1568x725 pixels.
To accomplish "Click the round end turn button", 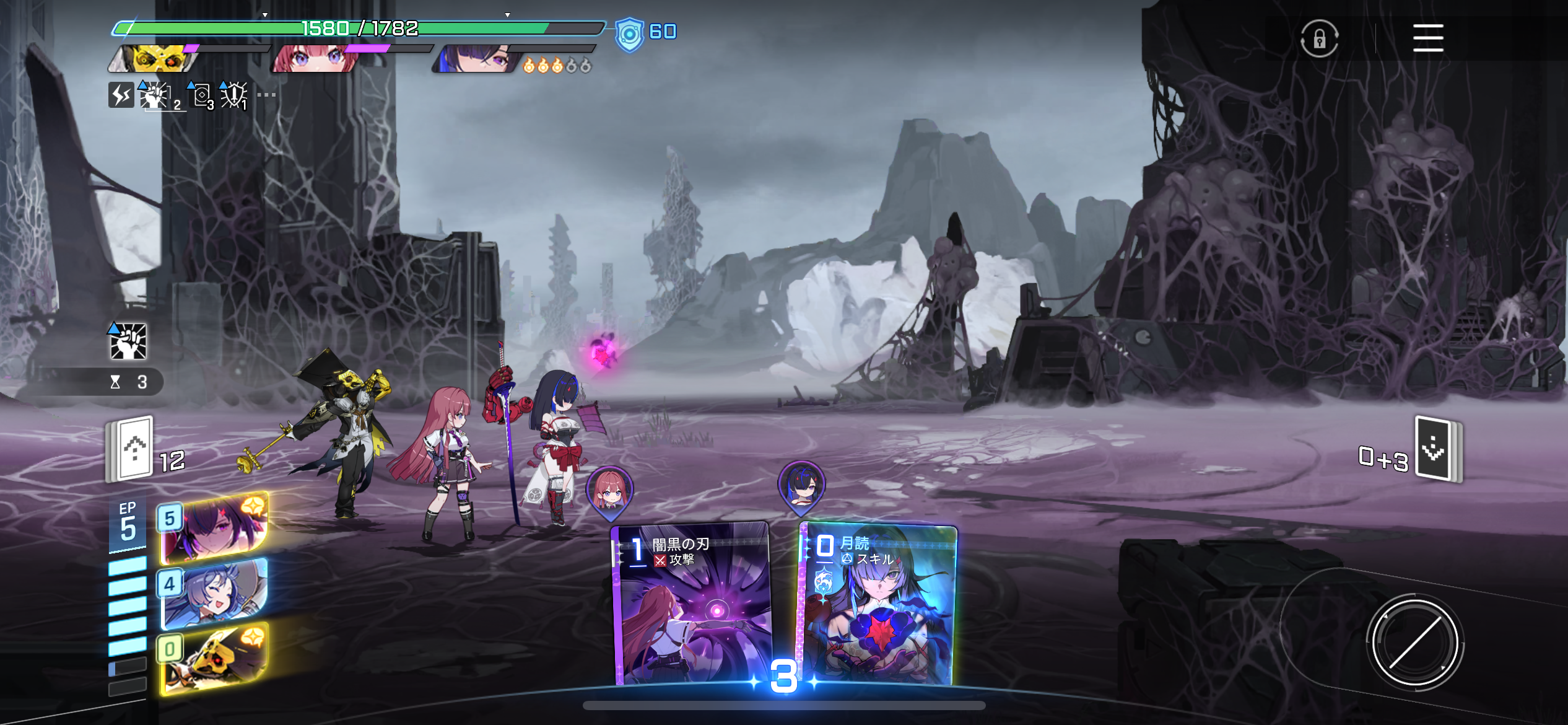I will click(x=1414, y=642).
